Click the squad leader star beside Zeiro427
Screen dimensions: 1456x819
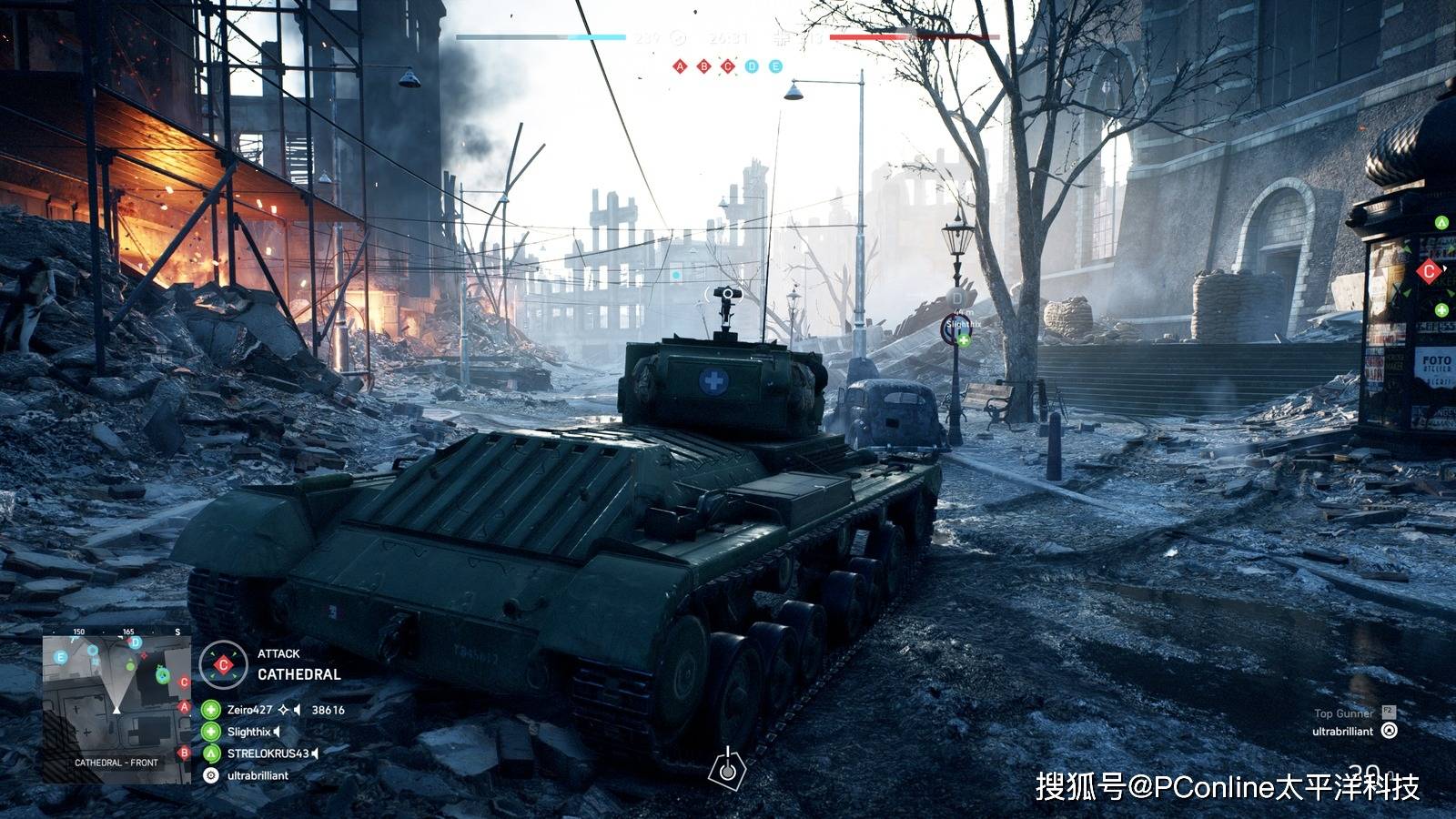tap(283, 710)
